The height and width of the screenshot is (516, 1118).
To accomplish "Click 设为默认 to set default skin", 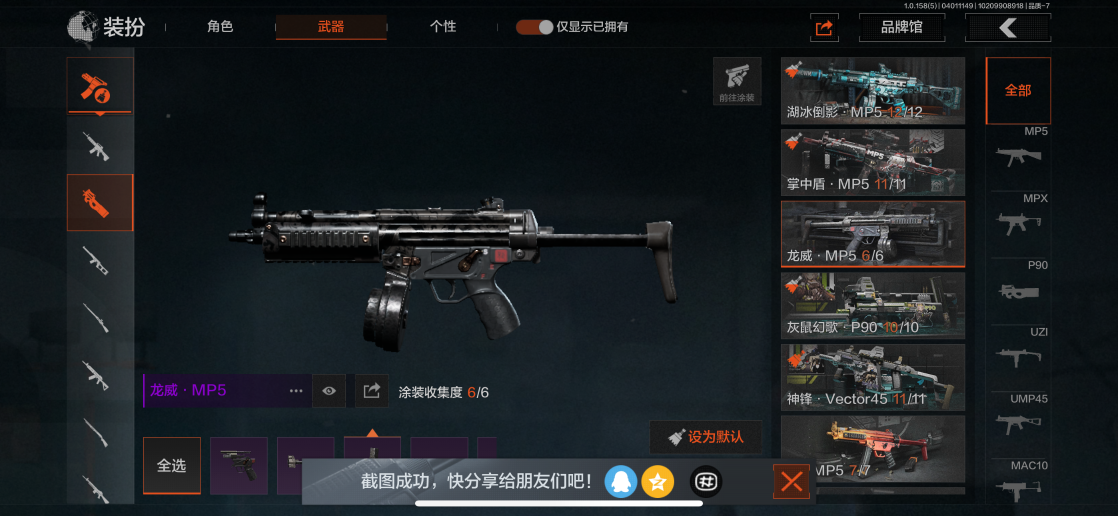I will tap(705, 437).
